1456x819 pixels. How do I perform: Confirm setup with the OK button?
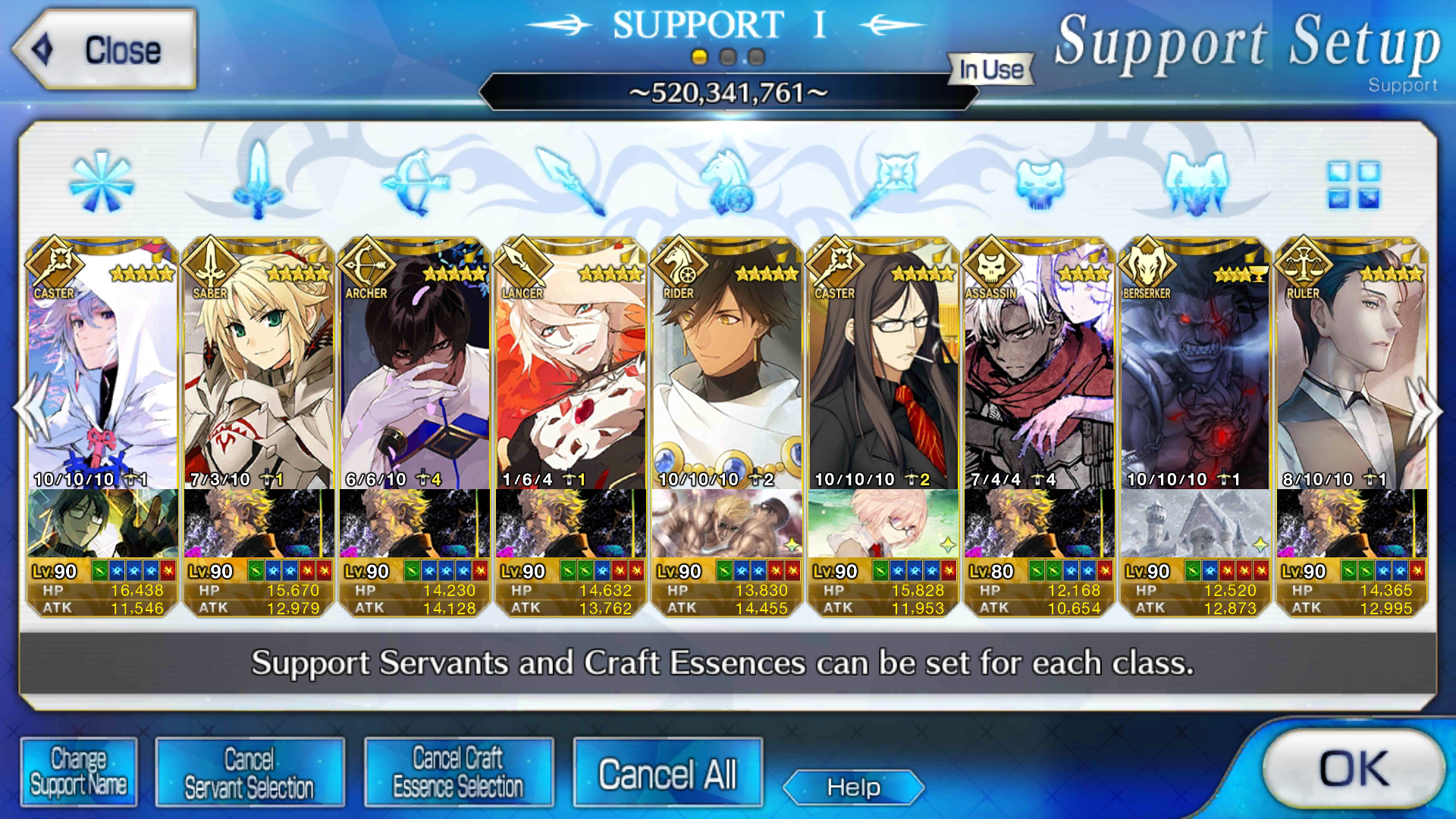(1354, 770)
